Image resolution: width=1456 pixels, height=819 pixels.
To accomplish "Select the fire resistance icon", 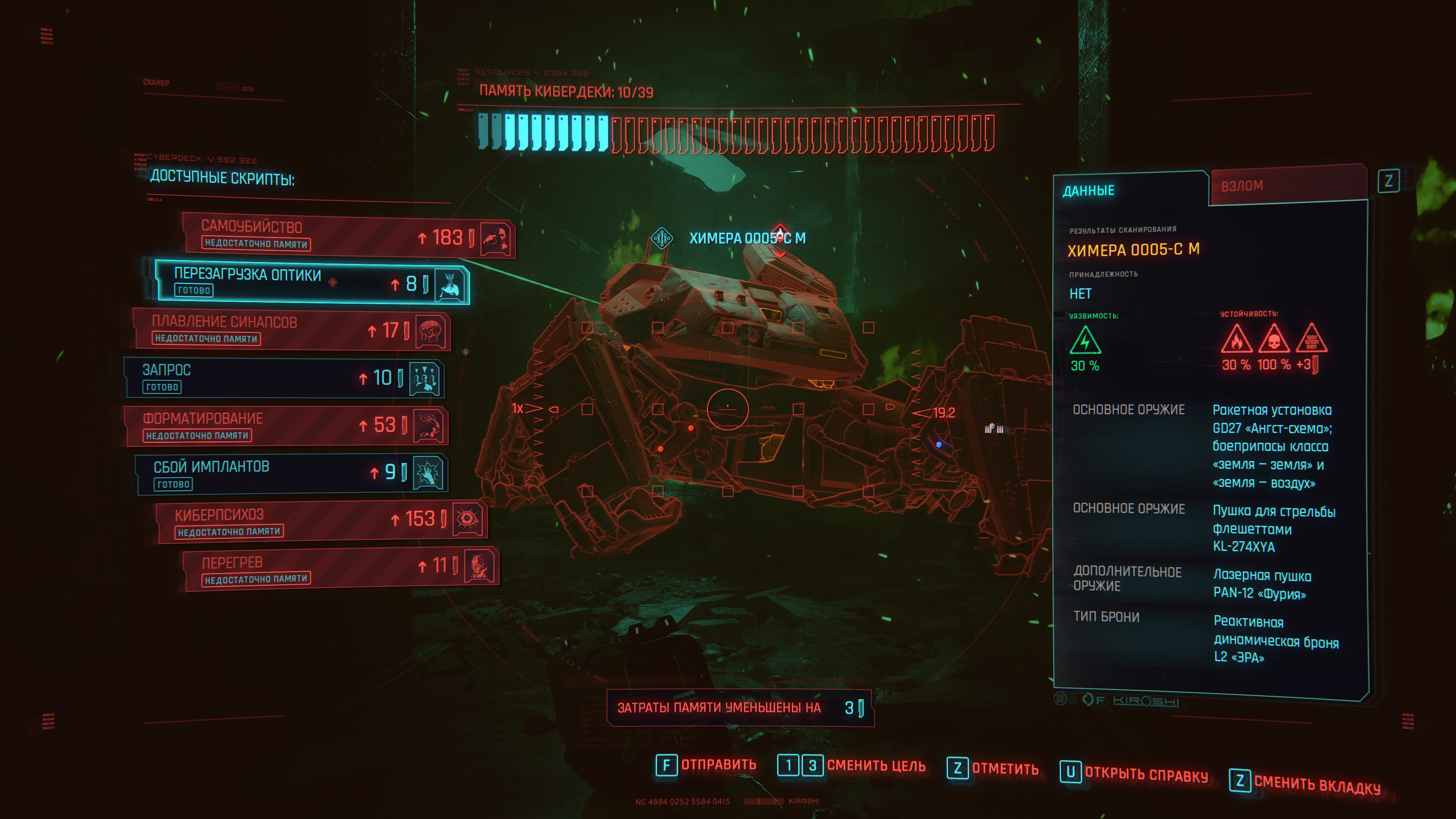I will [1236, 340].
